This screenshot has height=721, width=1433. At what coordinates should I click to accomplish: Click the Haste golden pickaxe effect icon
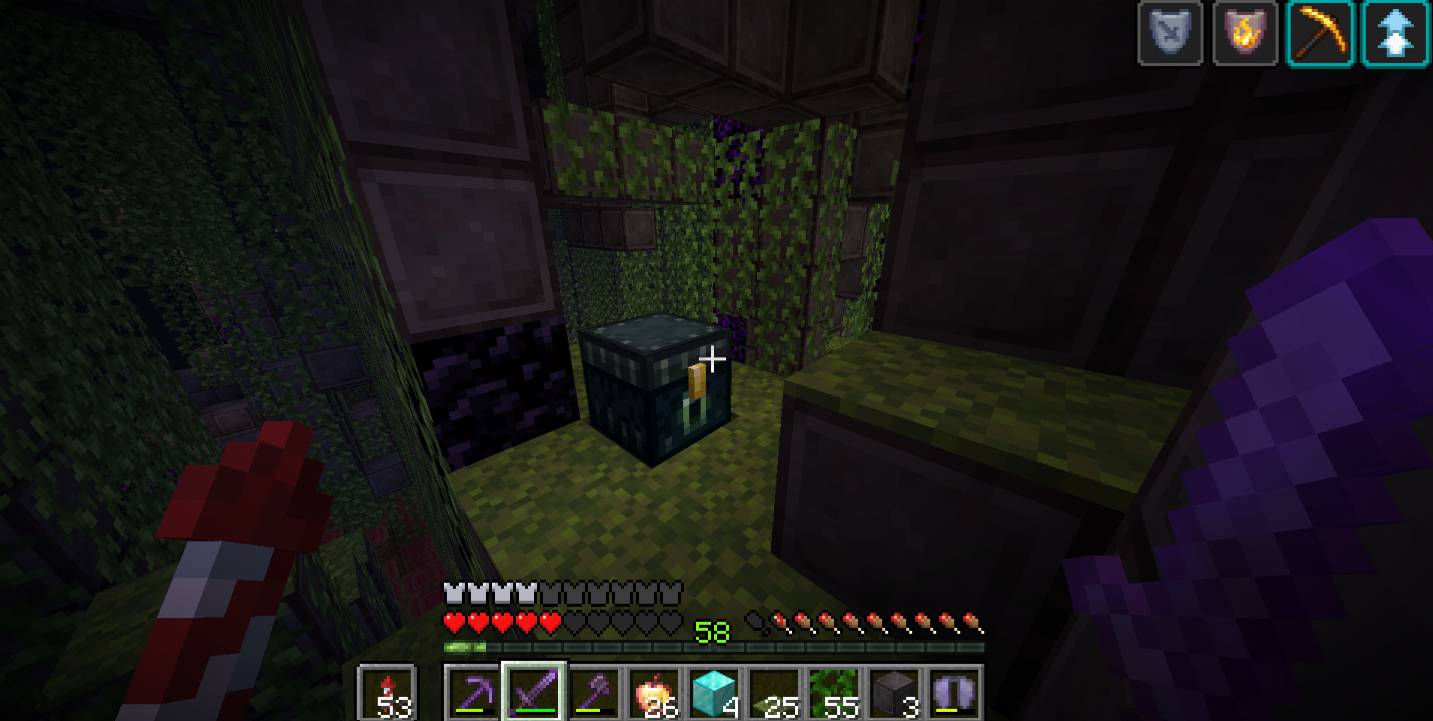click(x=1321, y=34)
